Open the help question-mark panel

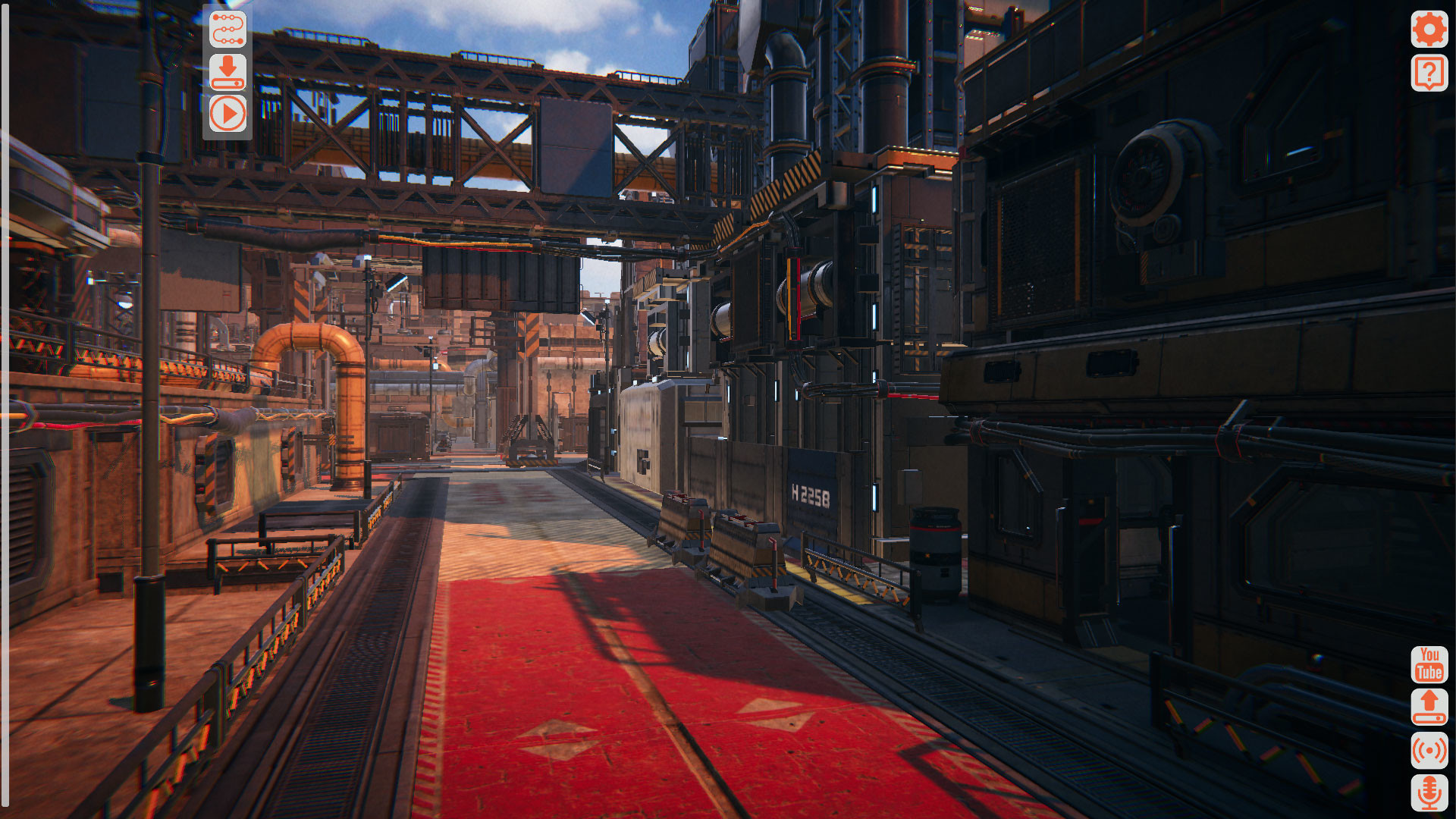1430,74
